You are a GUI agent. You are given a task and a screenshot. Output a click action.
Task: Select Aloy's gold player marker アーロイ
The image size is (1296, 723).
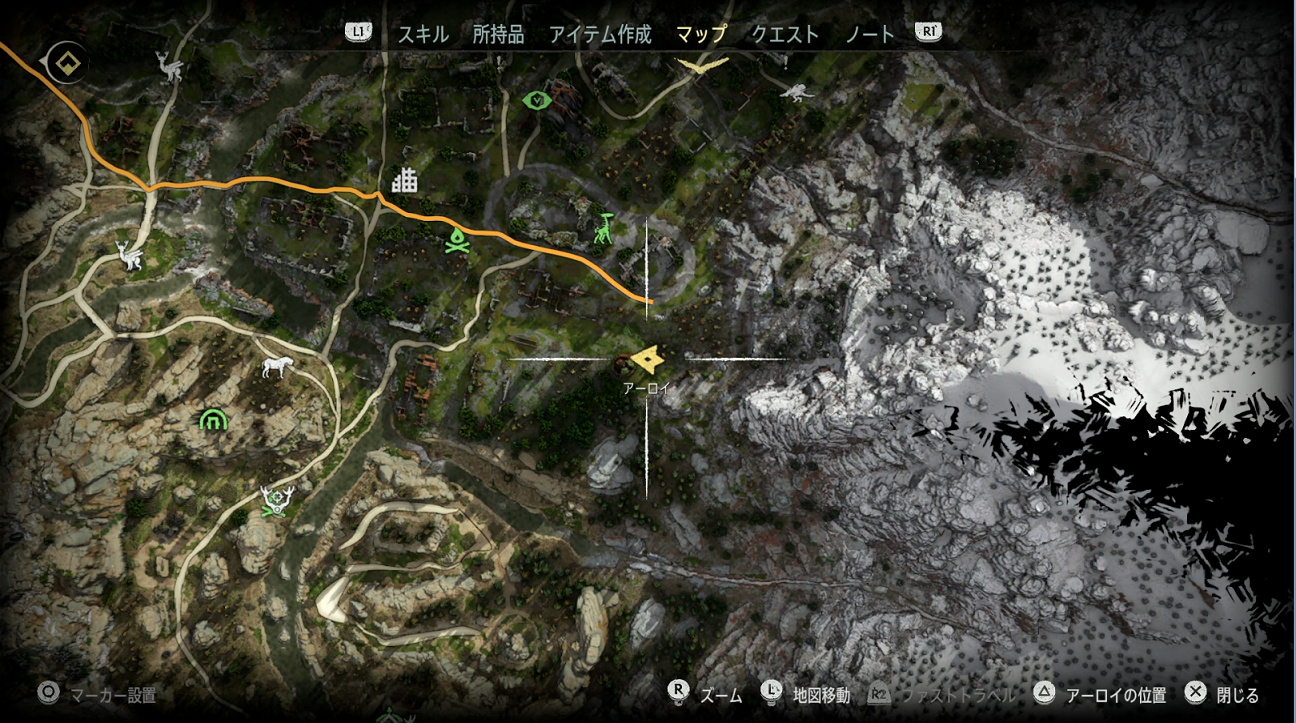point(648,357)
